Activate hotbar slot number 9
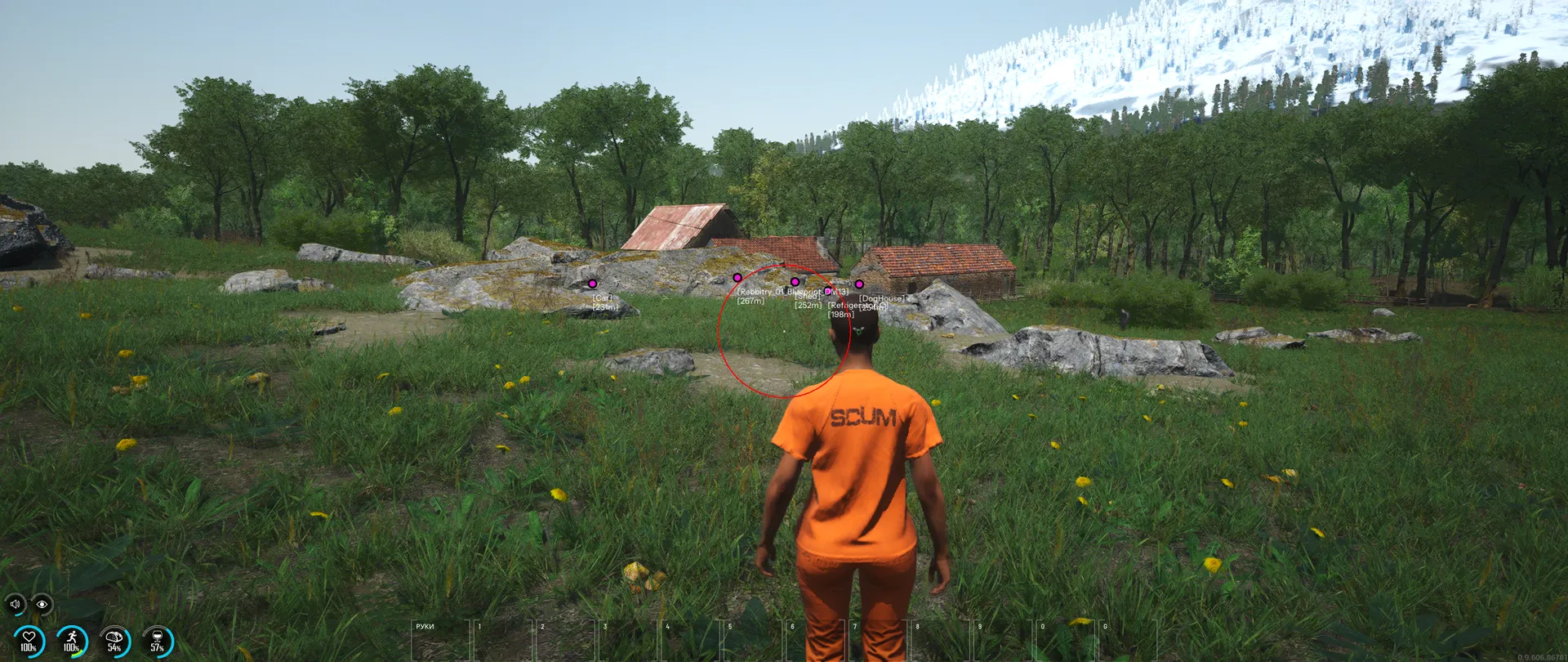 [1004, 642]
